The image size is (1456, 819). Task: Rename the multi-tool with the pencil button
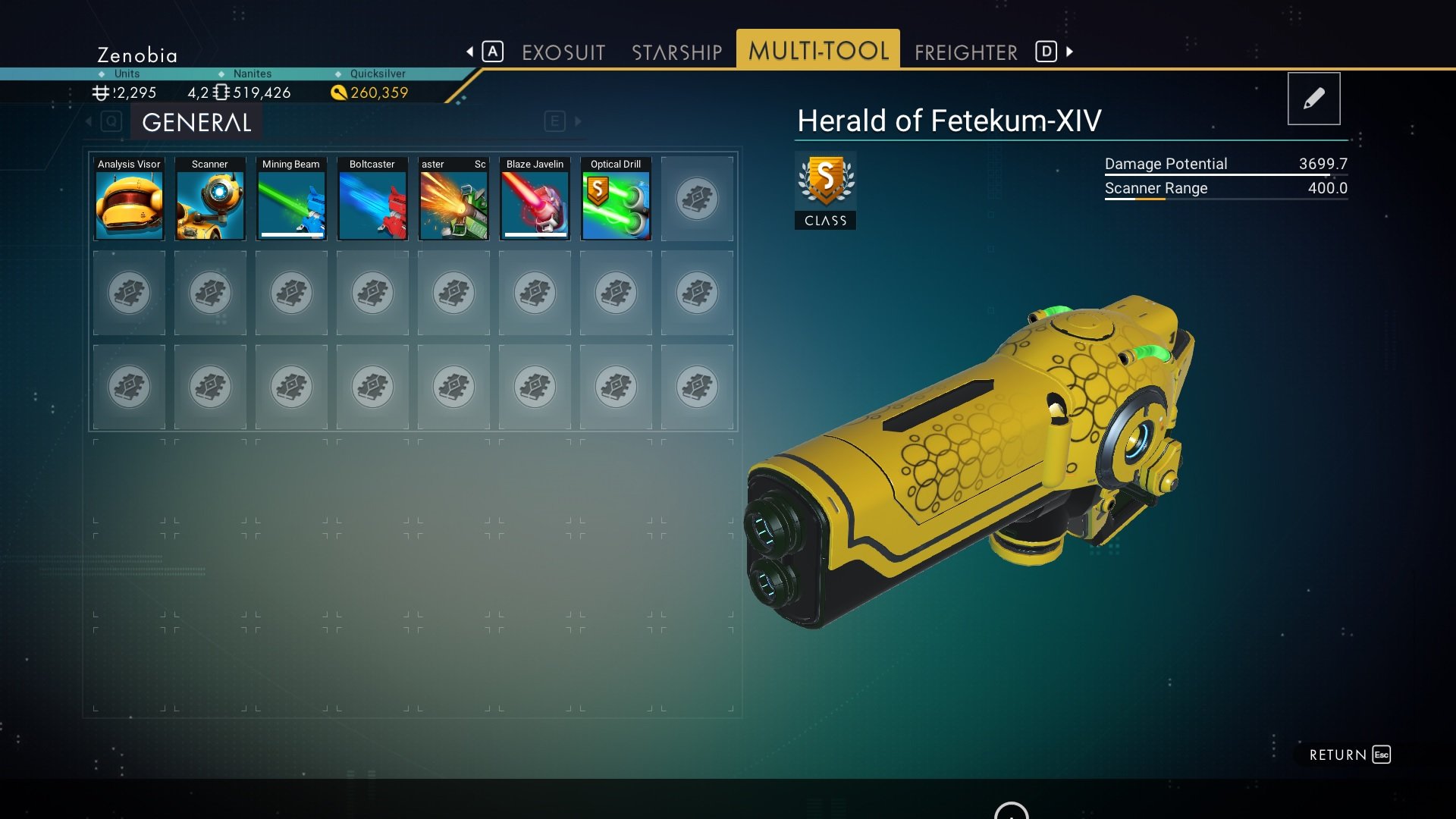click(x=1313, y=99)
